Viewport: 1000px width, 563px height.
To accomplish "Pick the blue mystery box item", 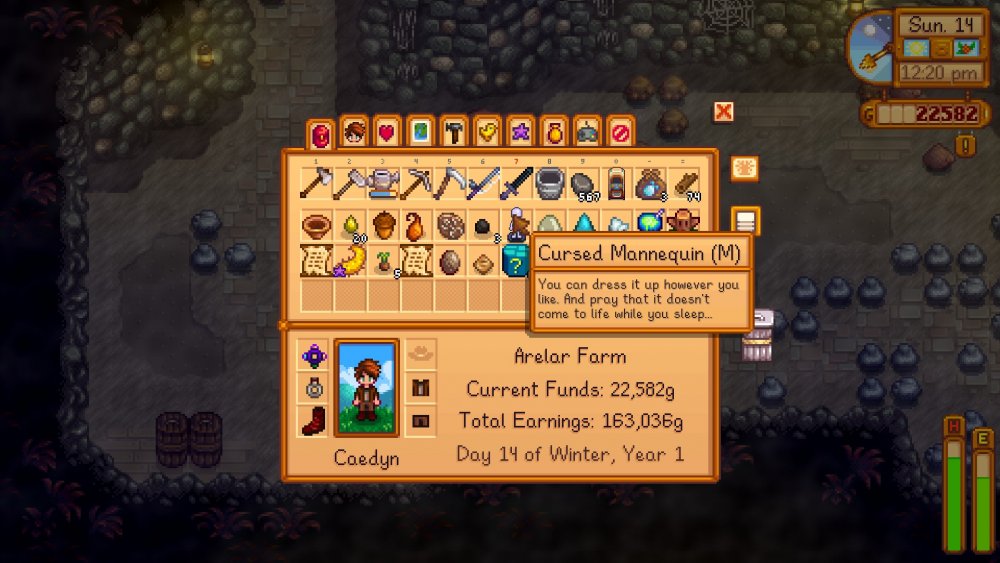I will (x=517, y=261).
